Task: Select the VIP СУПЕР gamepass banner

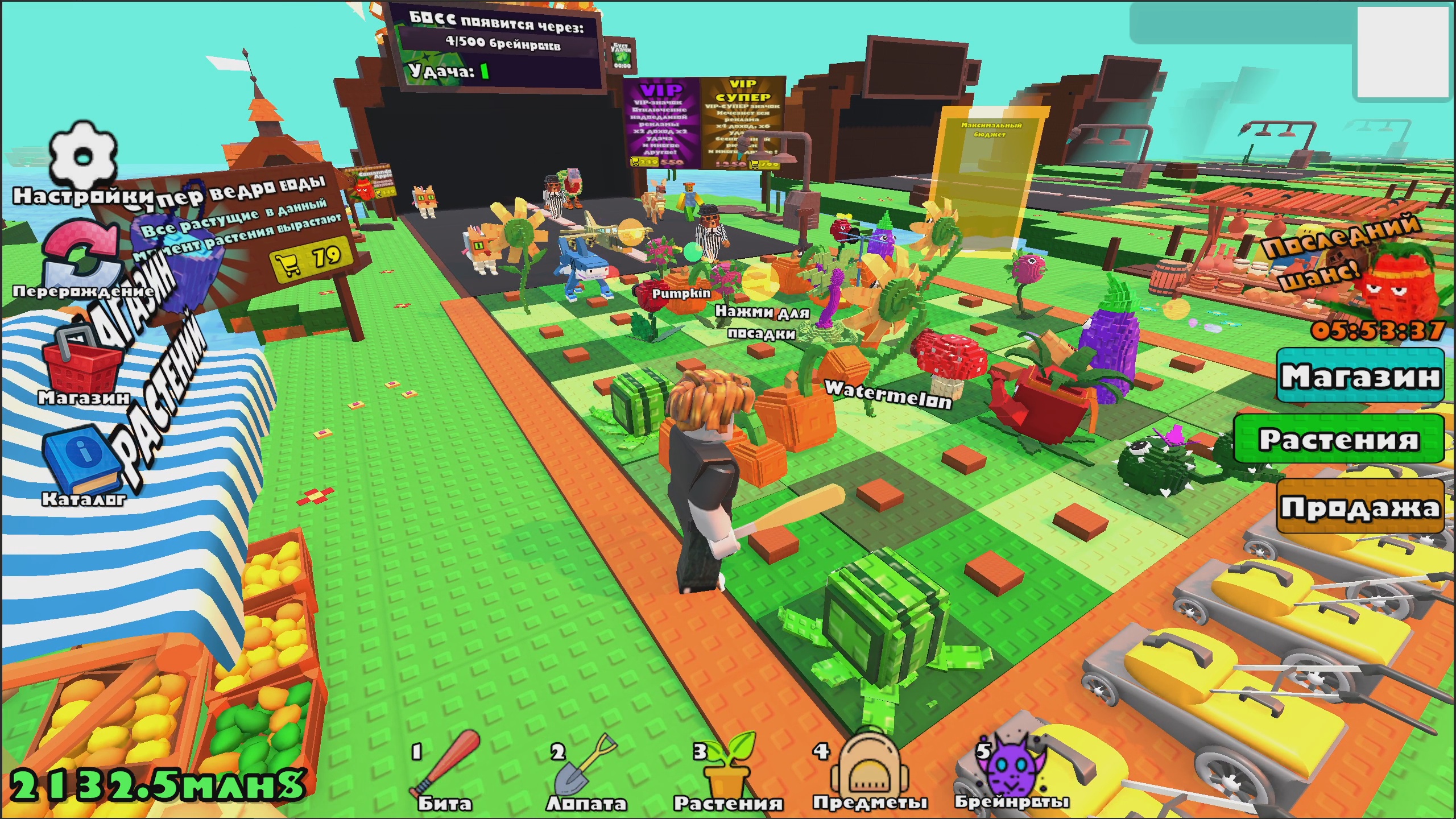Action: pyautogui.click(x=742, y=122)
